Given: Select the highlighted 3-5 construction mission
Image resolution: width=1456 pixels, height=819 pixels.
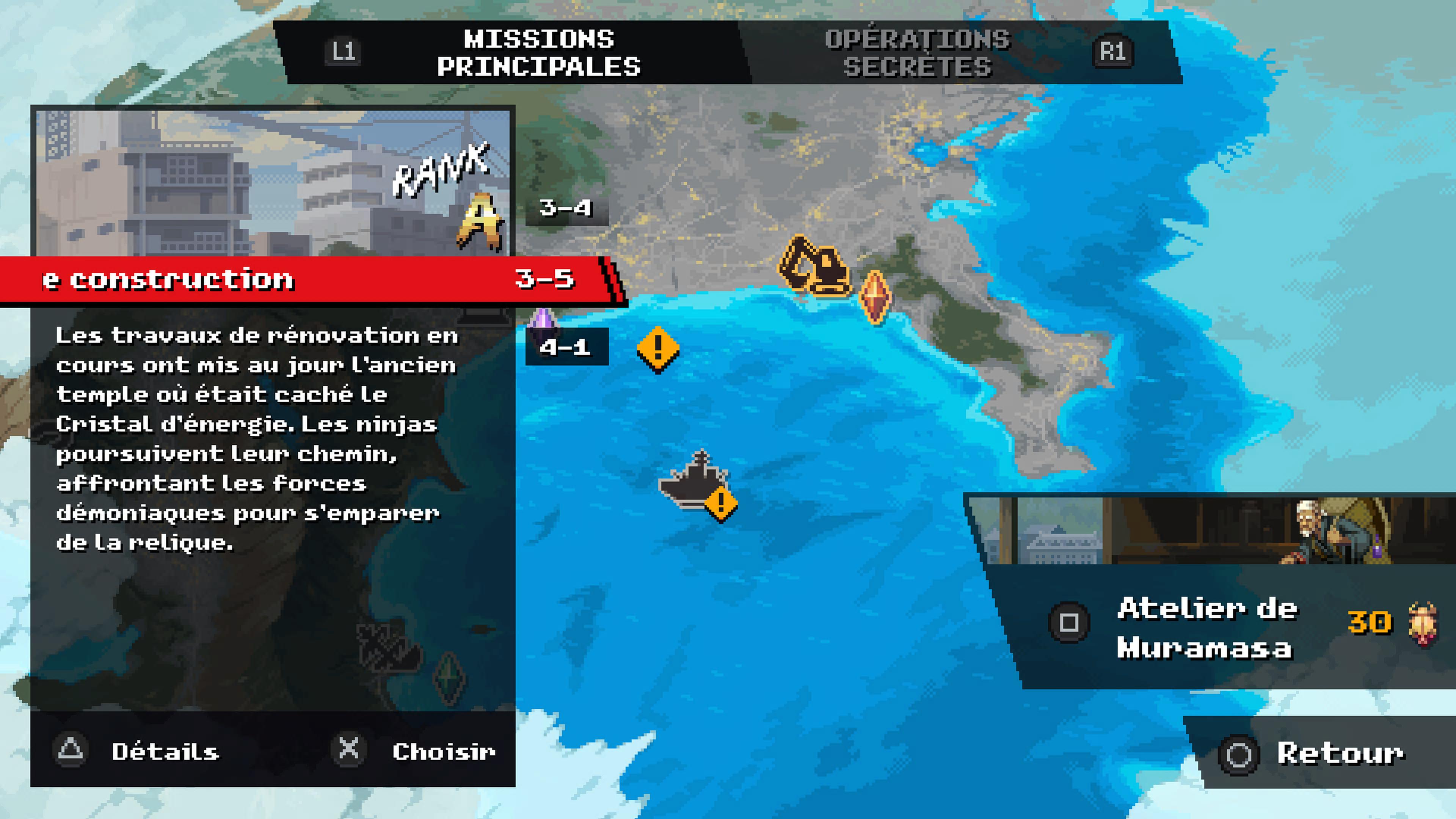Looking at the screenshot, I should [x=305, y=279].
